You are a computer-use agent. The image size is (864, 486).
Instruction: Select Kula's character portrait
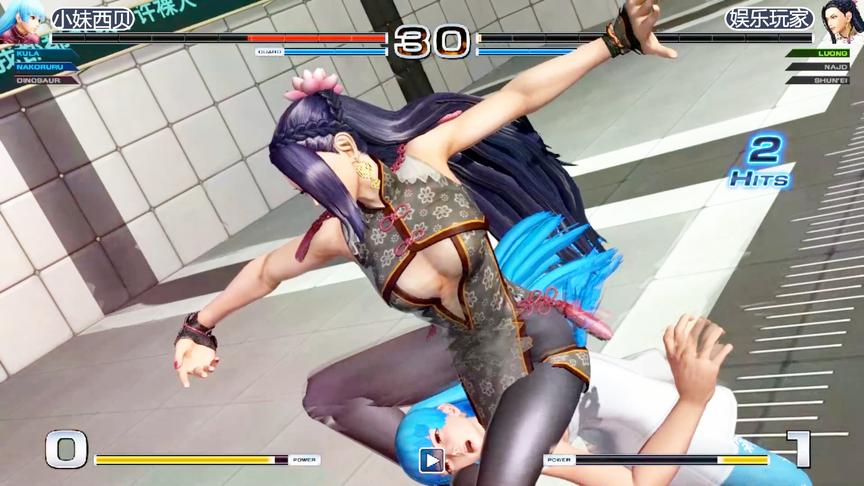[x=22, y=22]
